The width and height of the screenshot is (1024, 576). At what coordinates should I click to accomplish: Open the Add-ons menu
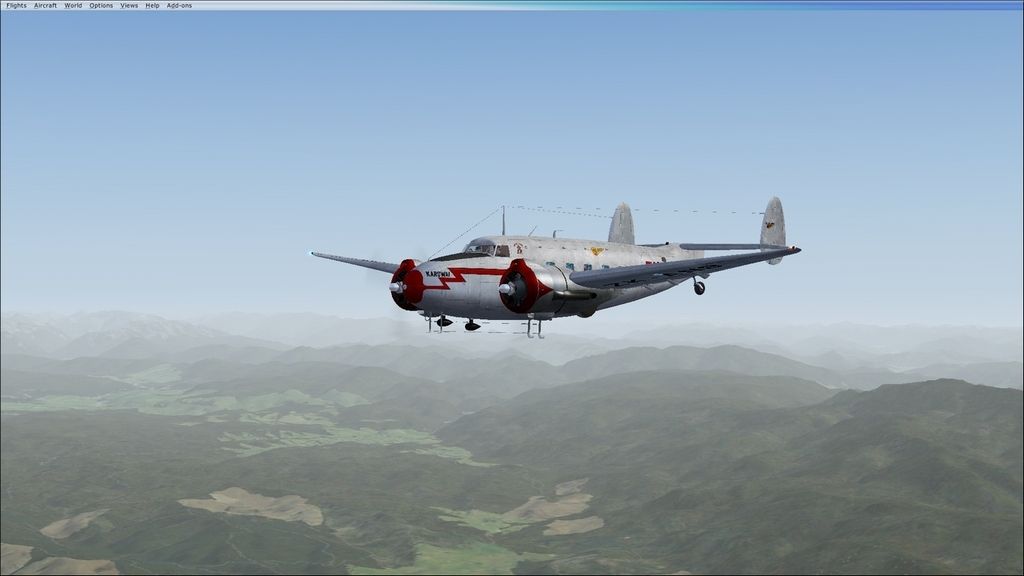179,5
